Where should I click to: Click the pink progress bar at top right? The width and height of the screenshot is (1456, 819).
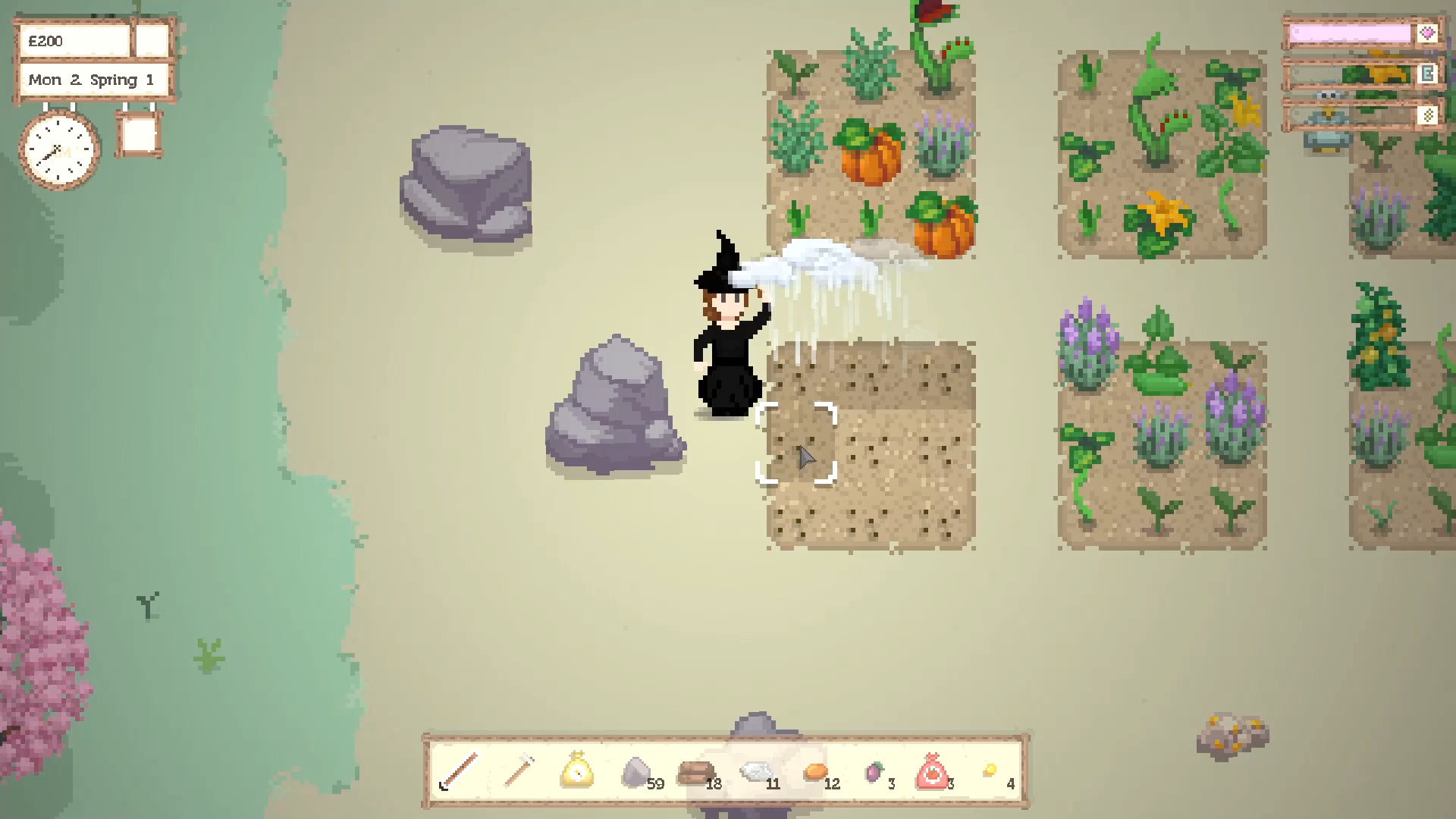point(1348,33)
